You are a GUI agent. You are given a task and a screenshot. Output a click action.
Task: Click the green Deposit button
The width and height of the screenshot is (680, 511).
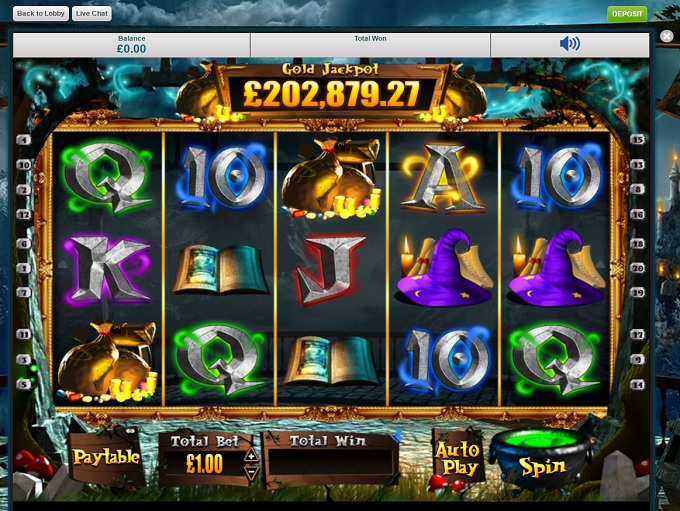tap(627, 14)
